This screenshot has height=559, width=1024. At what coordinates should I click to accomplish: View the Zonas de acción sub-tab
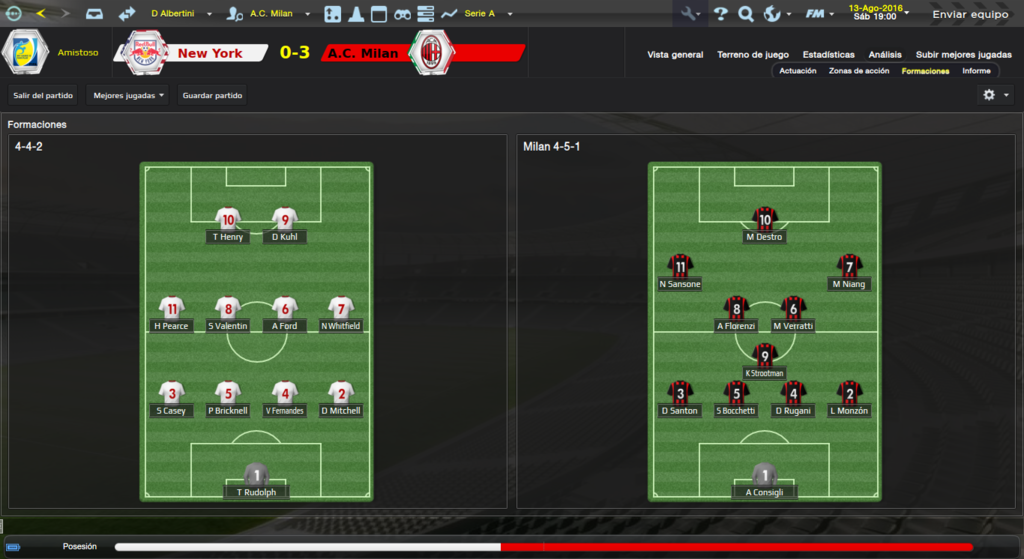859,71
